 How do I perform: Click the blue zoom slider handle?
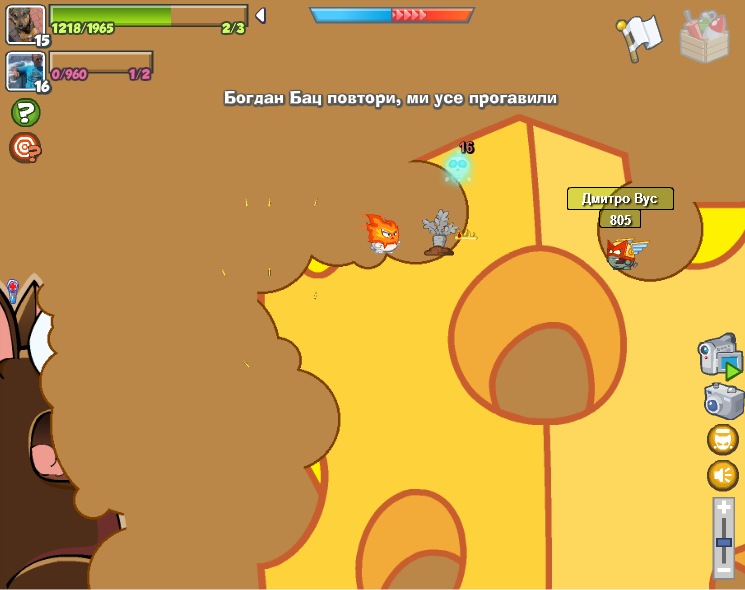[x=724, y=543]
